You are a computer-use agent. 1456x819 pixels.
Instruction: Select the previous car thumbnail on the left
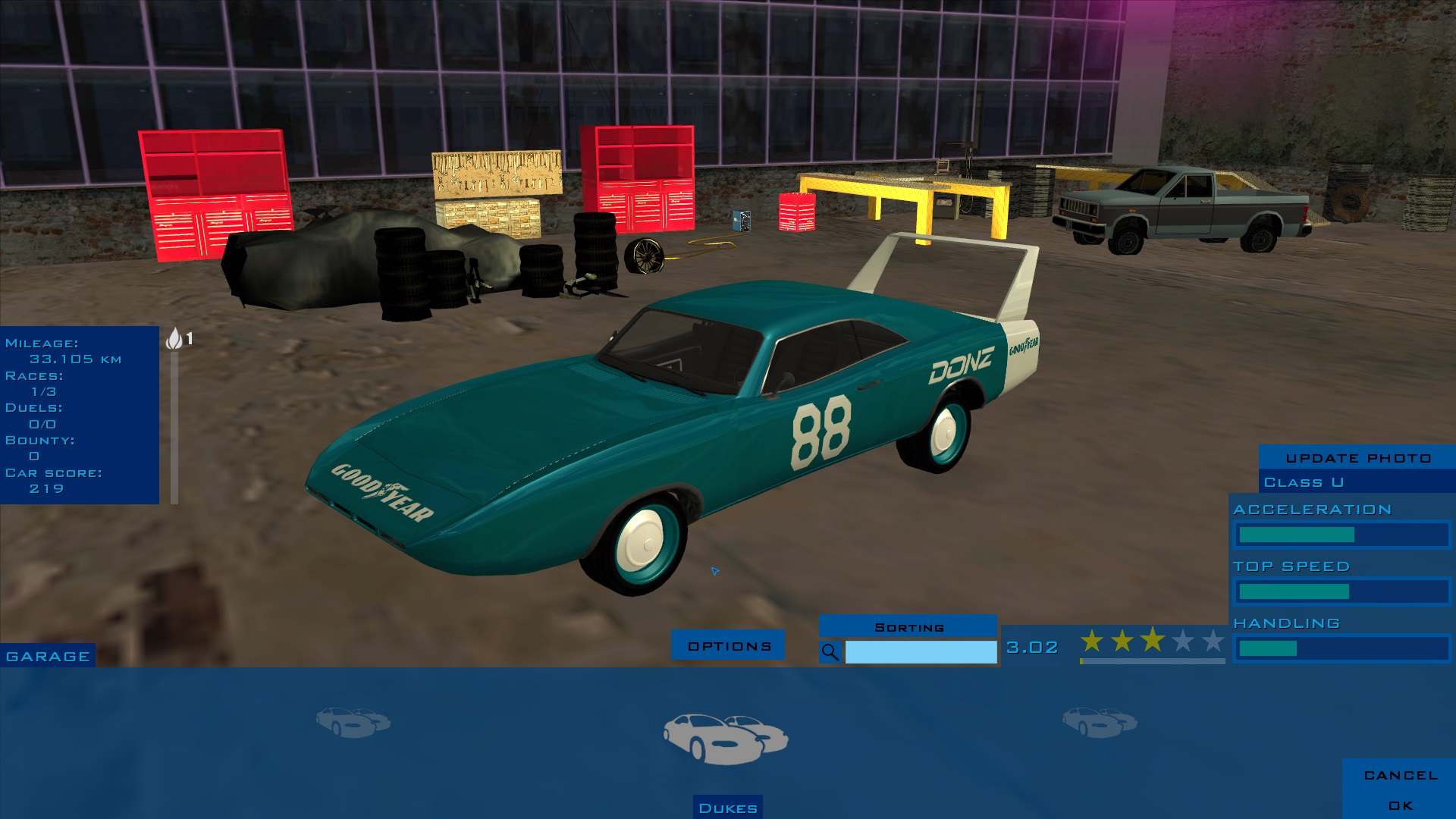353,721
